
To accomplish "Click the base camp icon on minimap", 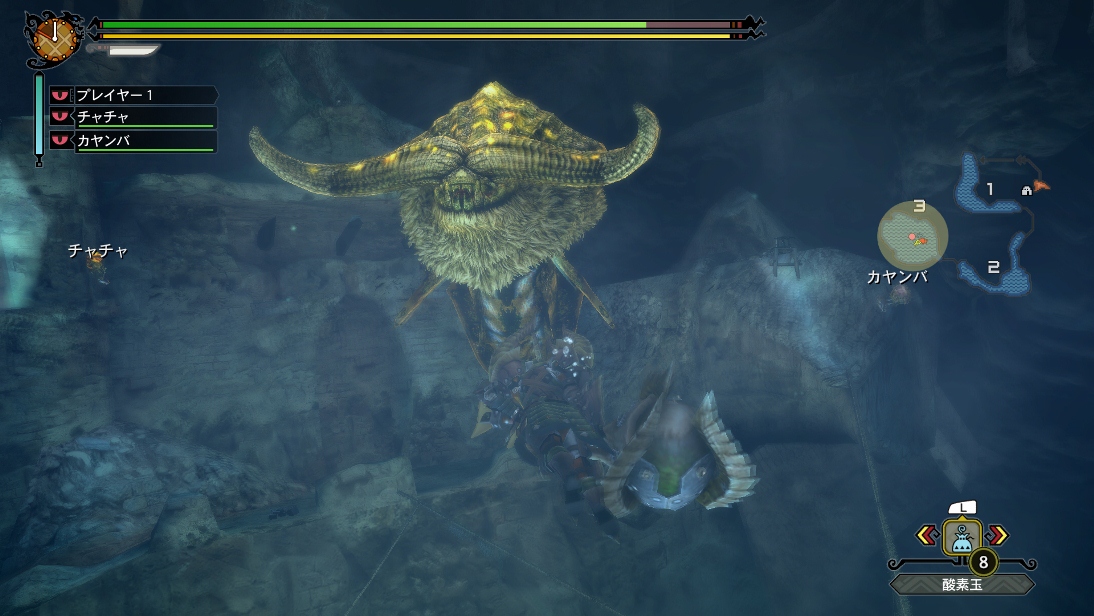I will [x=1026, y=190].
